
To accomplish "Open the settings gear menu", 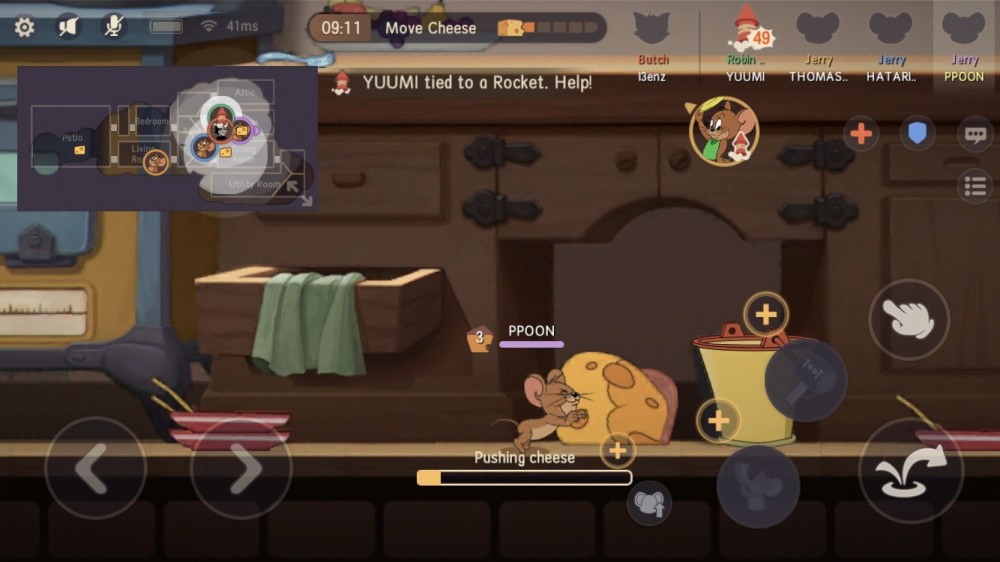I will click(x=24, y=27).
